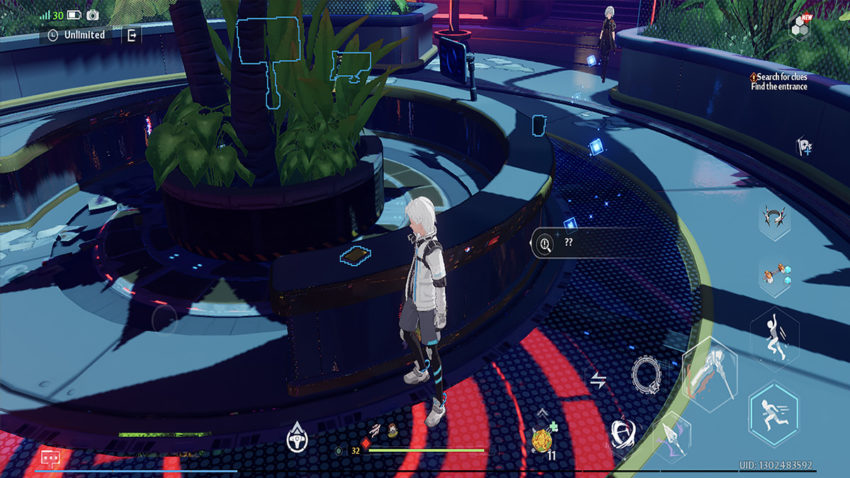Switch weapons with the swap arrows
The image size is (850, 478).
pyautogui.click(x=598, y=379)
